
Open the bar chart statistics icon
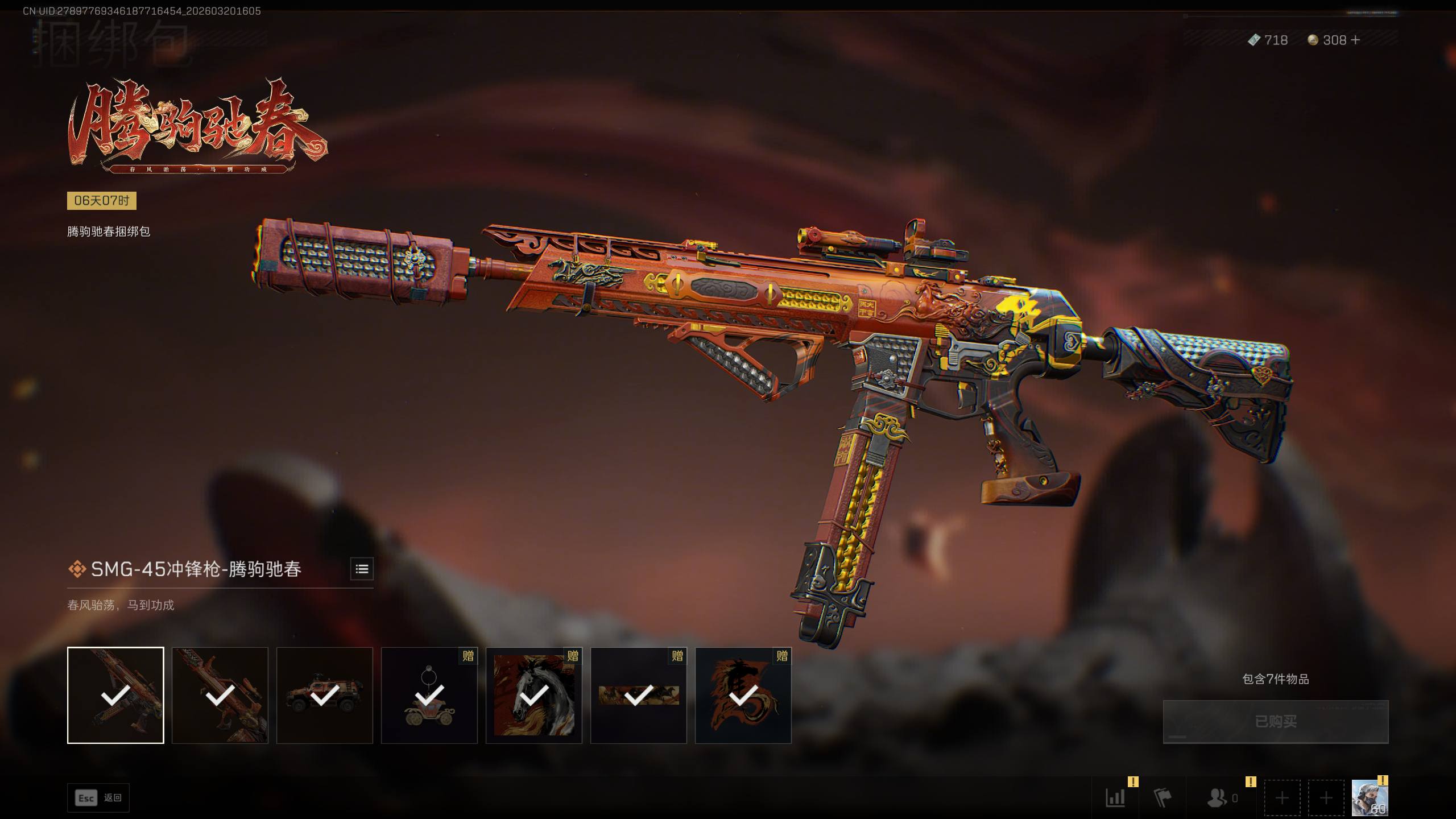point(1115,798)
